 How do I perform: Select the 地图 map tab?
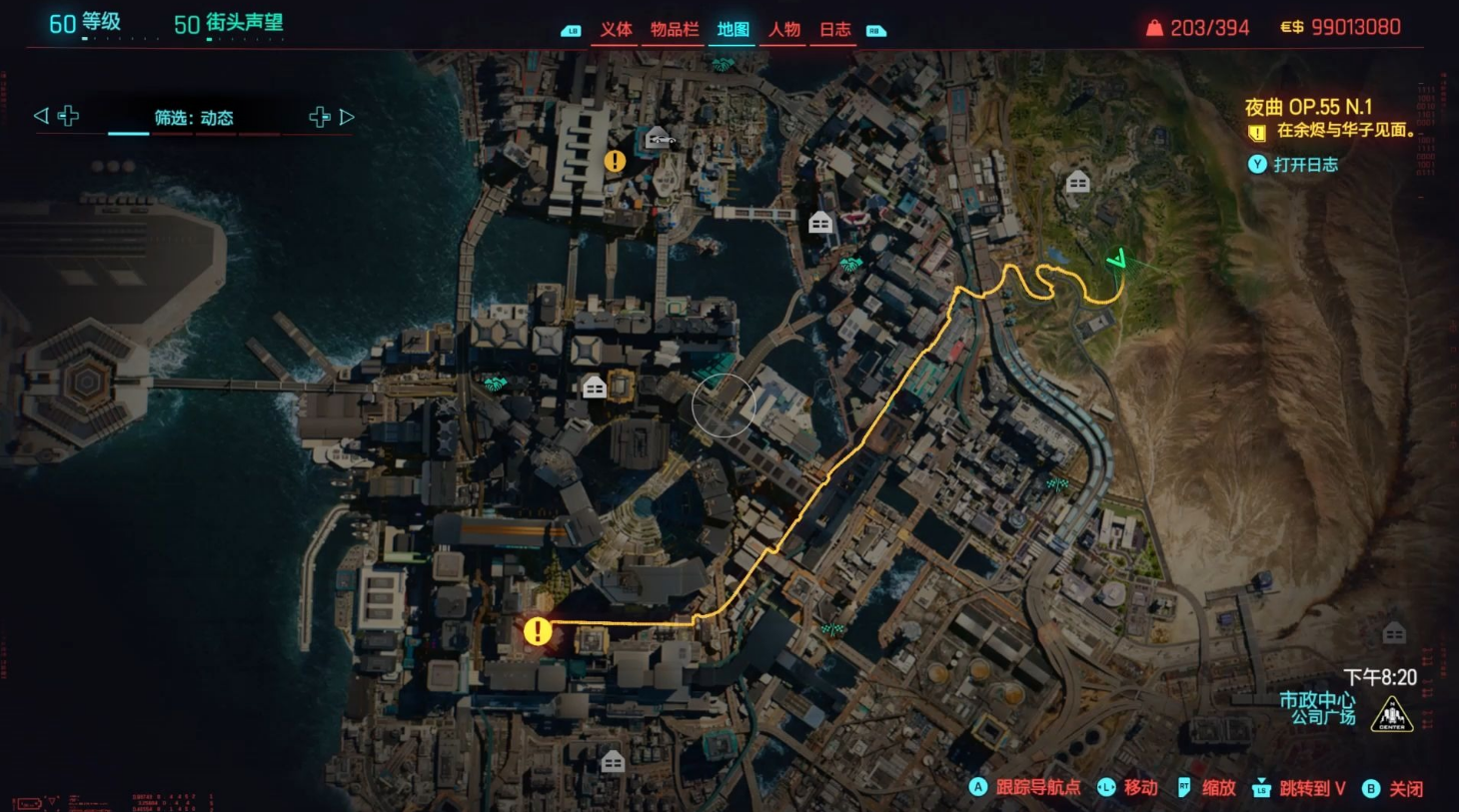click(x=732, y=30)
